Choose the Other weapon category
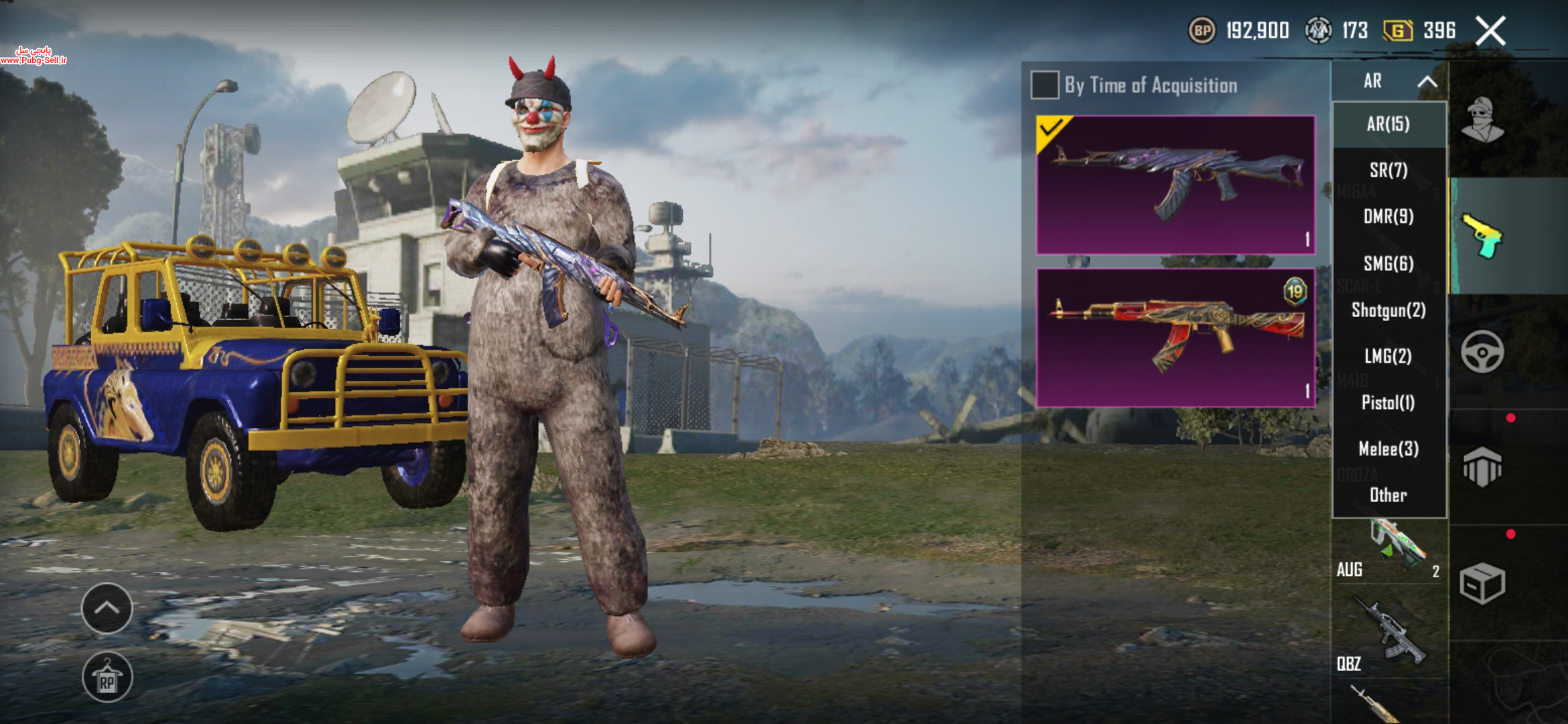Viewport: 1568px width, 724px height. click(1388, 495)
